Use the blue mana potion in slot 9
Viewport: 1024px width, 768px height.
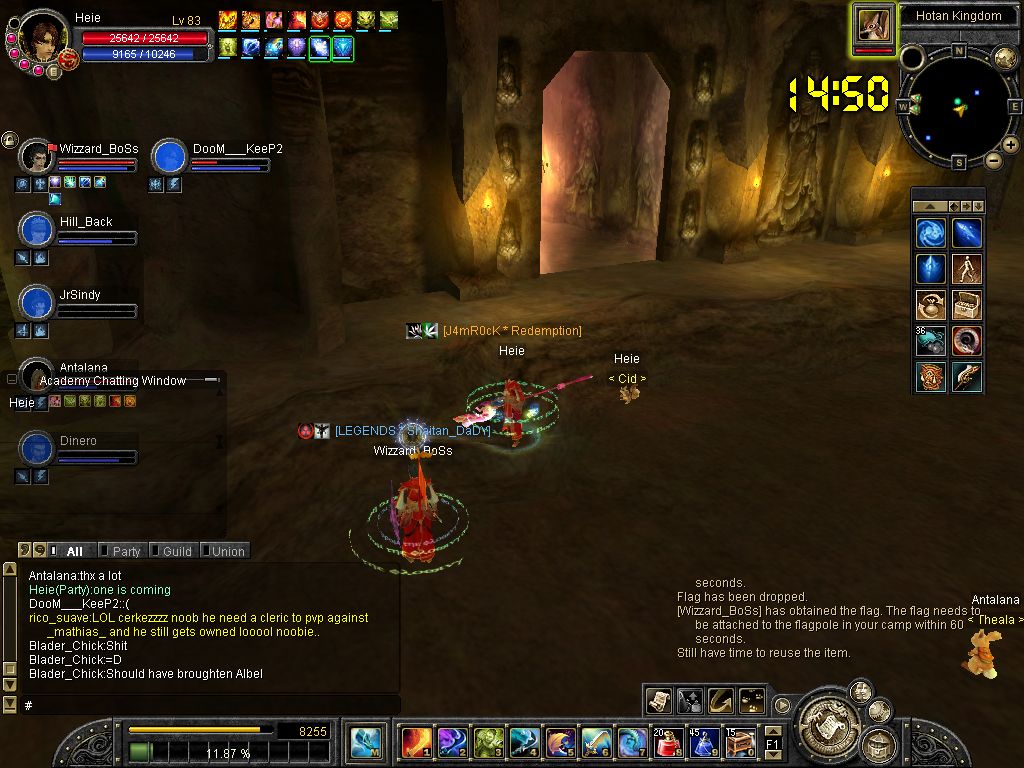[704, 743]
